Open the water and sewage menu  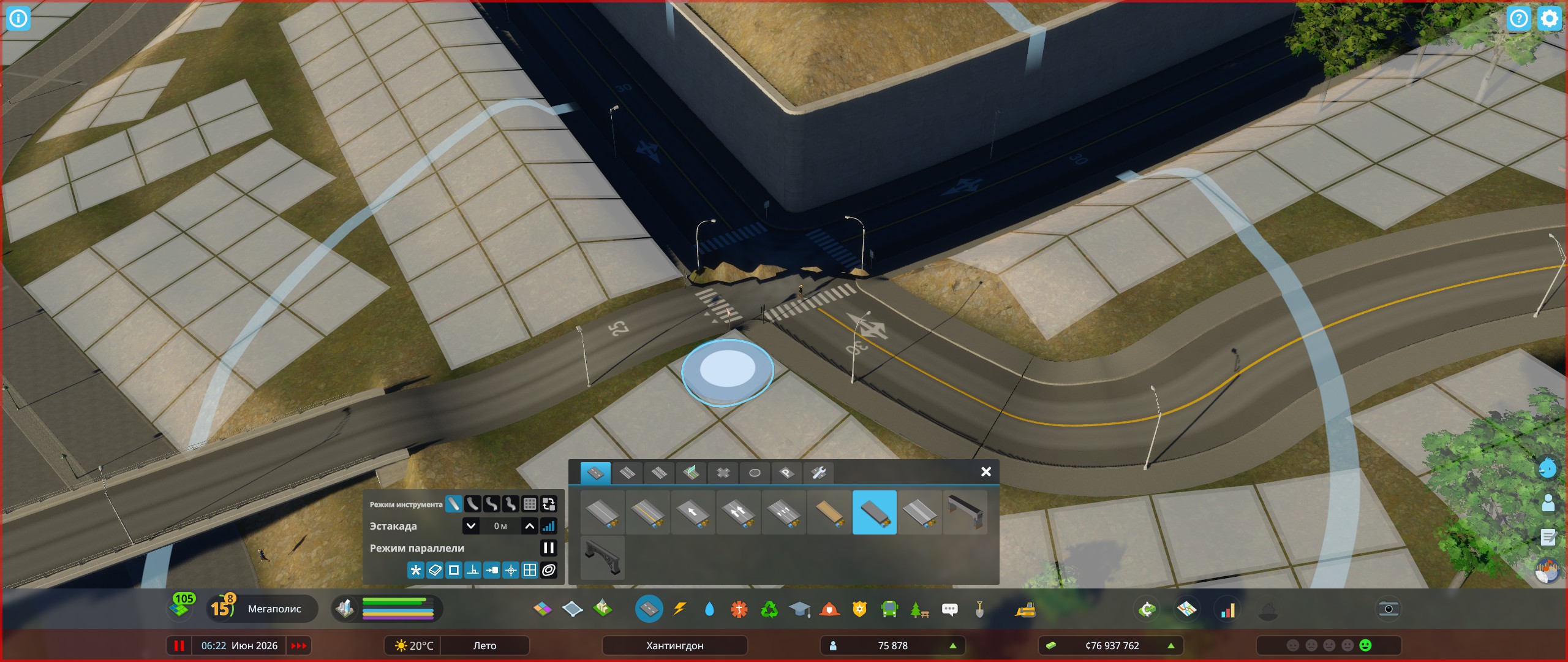pos(710,609)
